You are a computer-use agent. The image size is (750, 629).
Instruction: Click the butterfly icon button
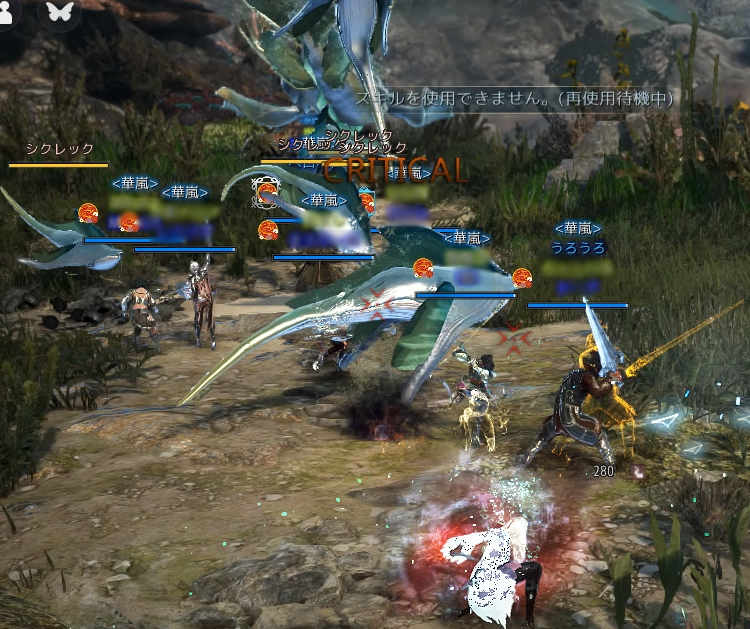tap(61, 12)
